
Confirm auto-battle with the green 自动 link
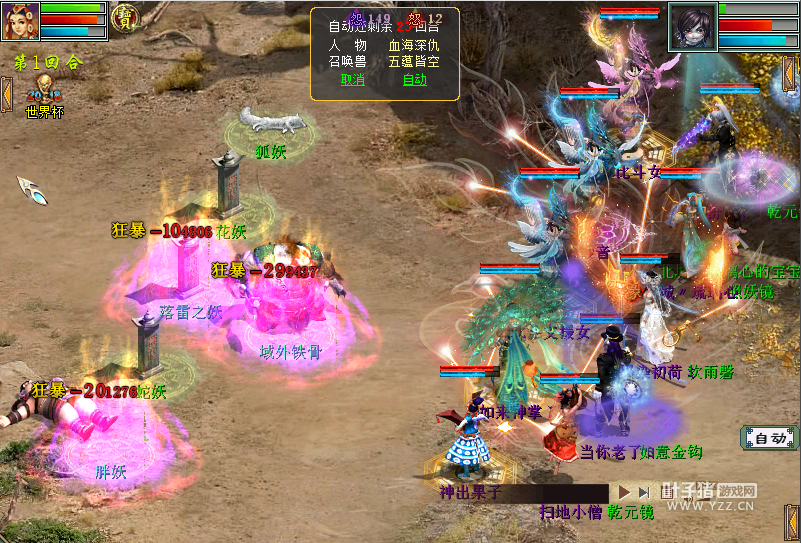point(414,80)
